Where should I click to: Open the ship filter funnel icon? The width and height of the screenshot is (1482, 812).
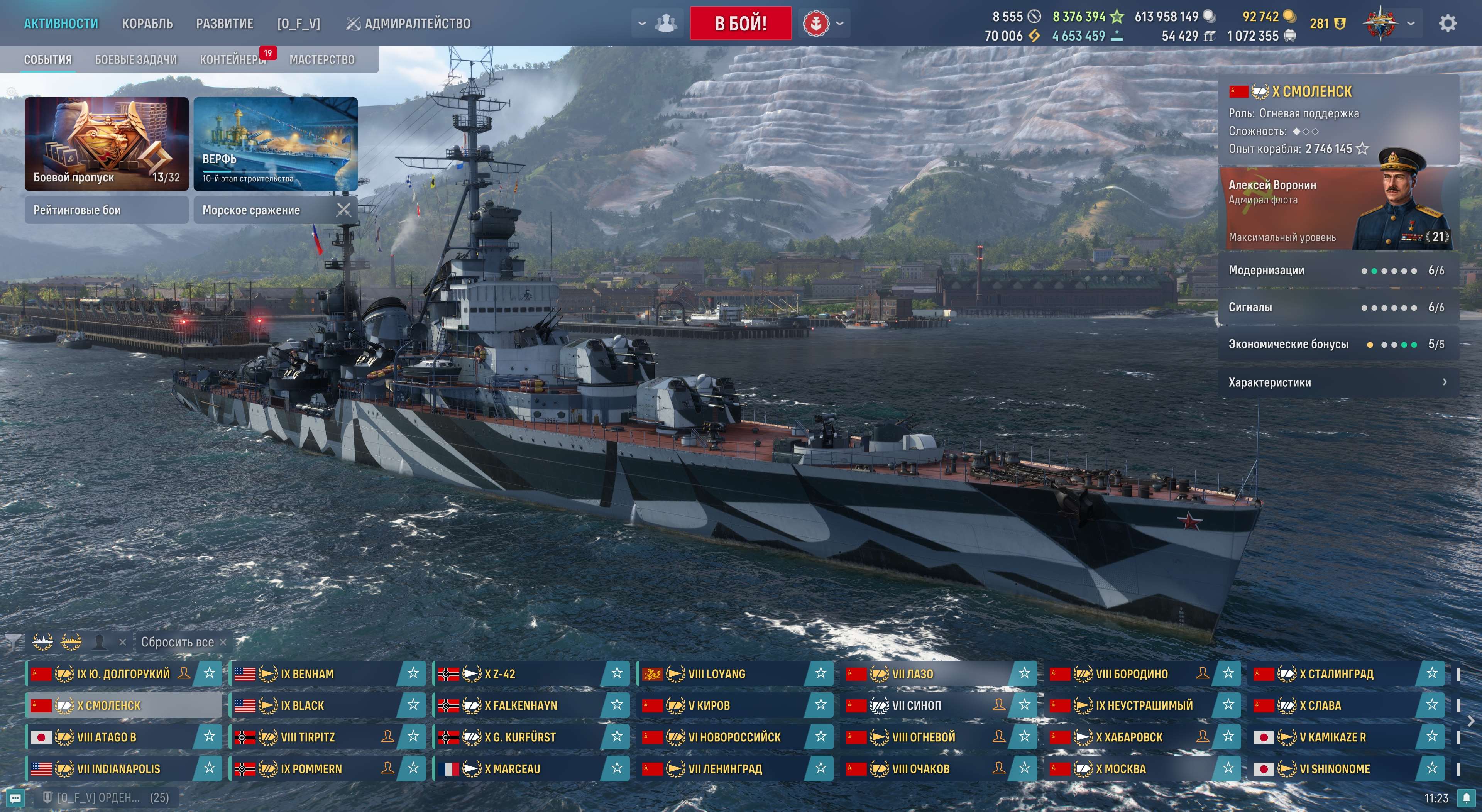coord(12,642)
